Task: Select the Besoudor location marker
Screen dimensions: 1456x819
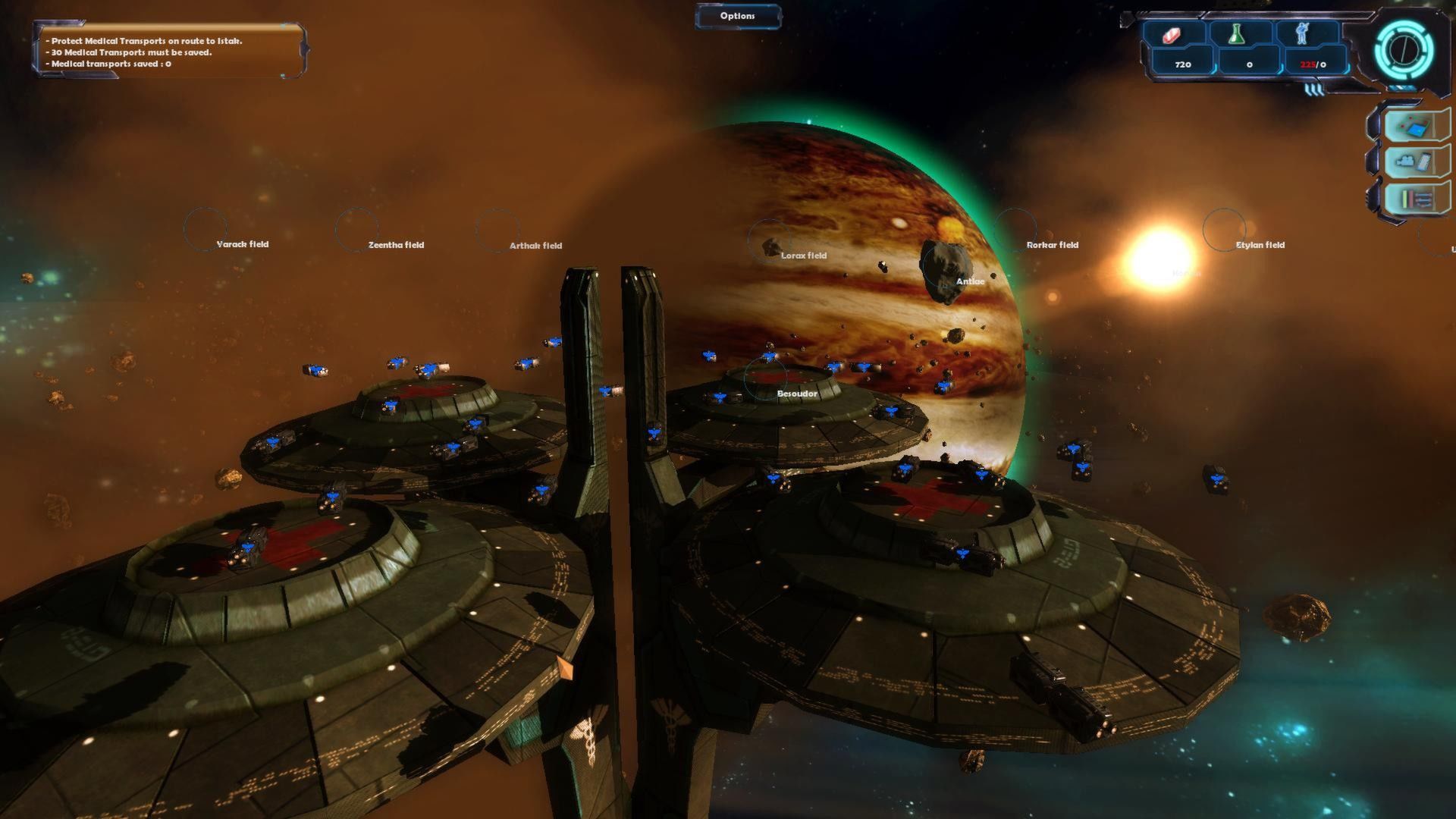Action: [x=766, y=378]
